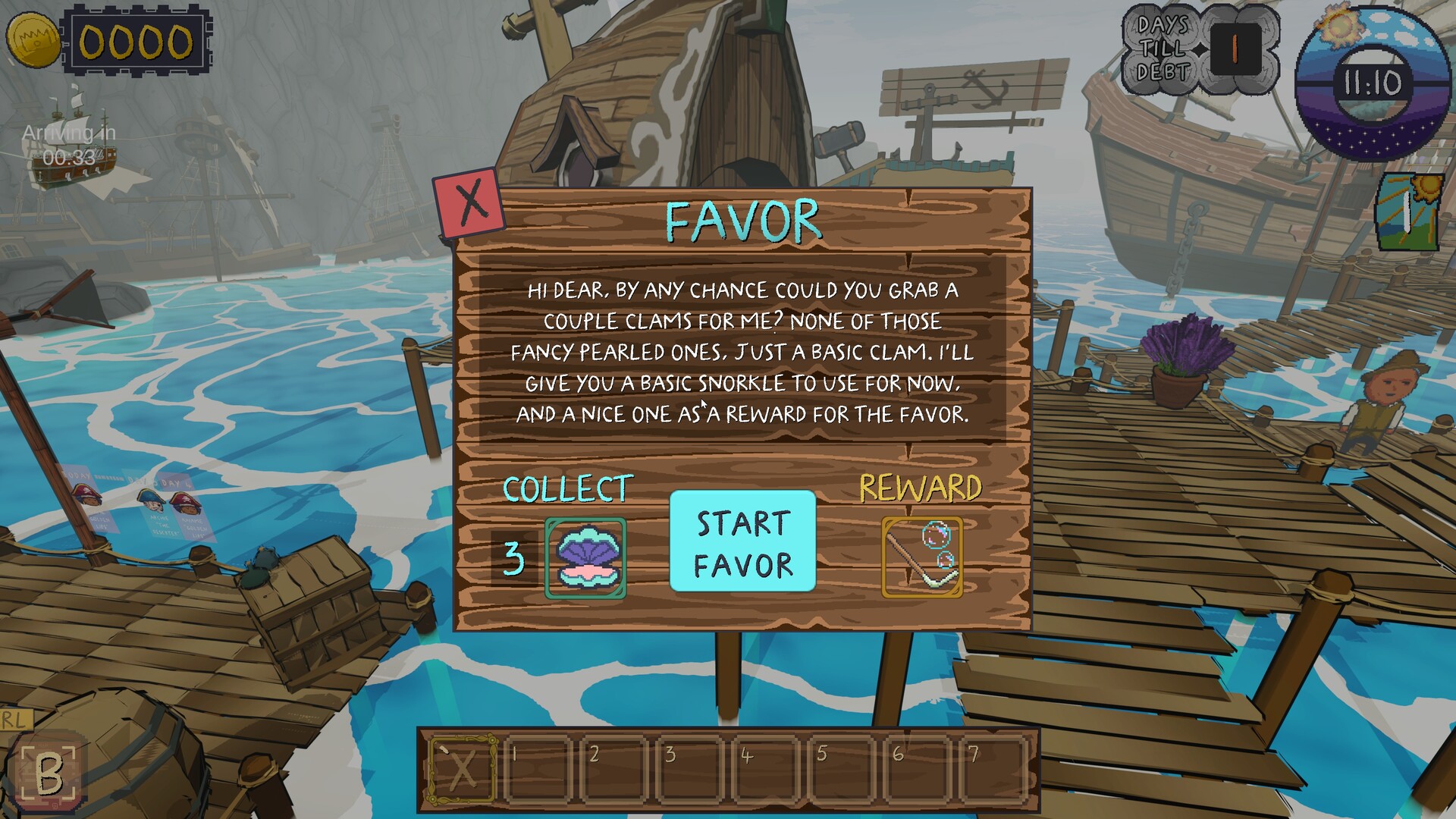Click the pirate hat on the Today bounty card
Screen dimensions: 1456x819
(x=86, y=494)
